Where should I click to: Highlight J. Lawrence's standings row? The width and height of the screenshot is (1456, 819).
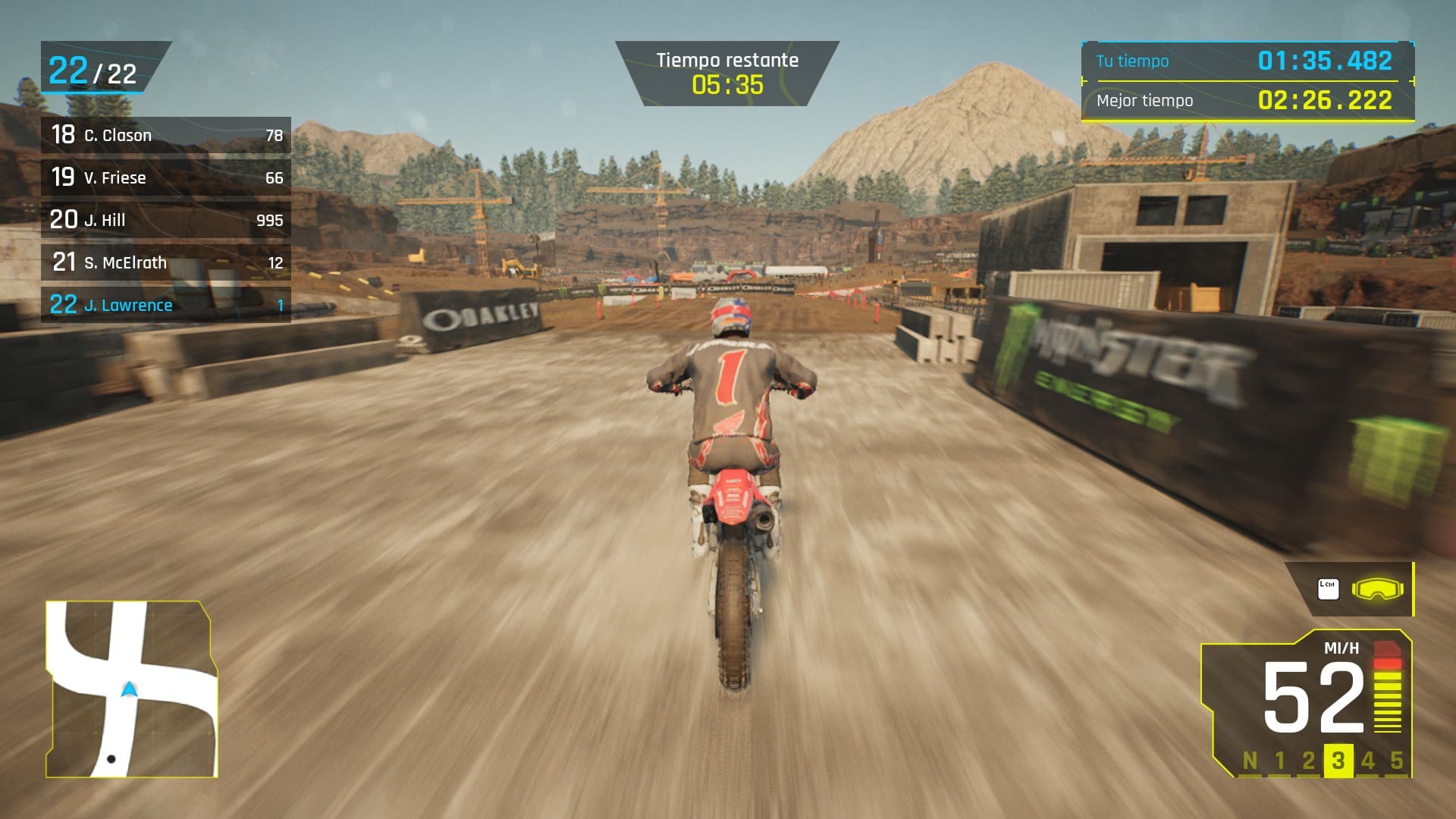click(x=165, y=305)
